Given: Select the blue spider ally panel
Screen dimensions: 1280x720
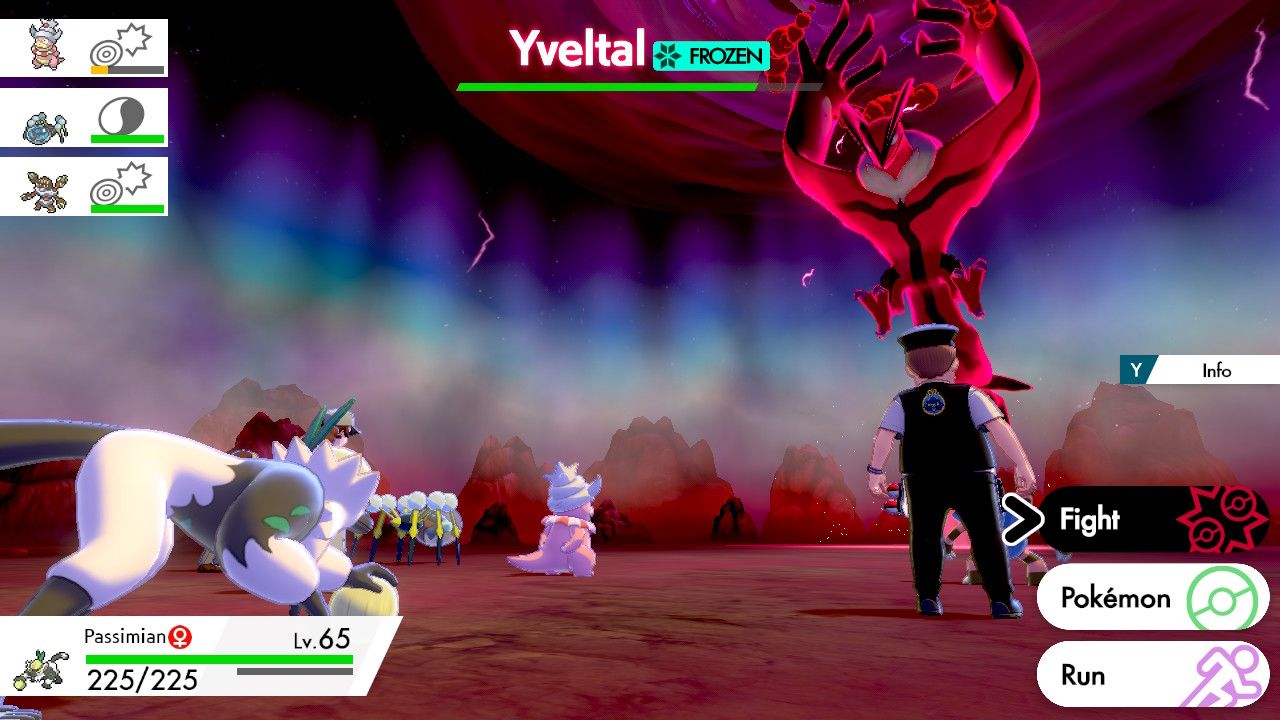Looking at the screenshot, I should (84, 118).
